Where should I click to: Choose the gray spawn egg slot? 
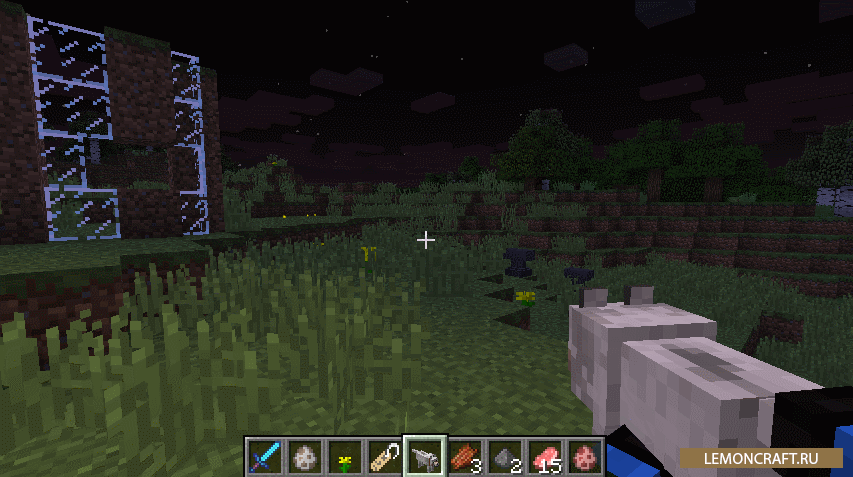304,456
